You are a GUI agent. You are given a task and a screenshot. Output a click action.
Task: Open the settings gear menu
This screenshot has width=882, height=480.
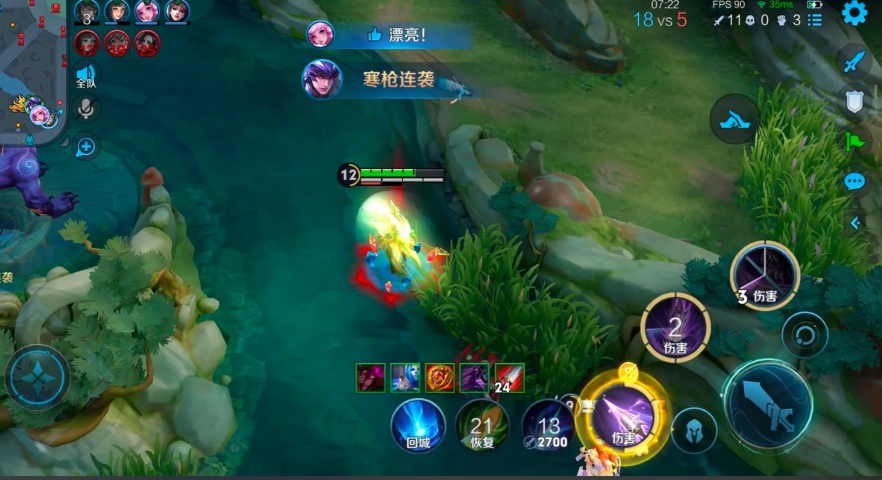(854, 13)
